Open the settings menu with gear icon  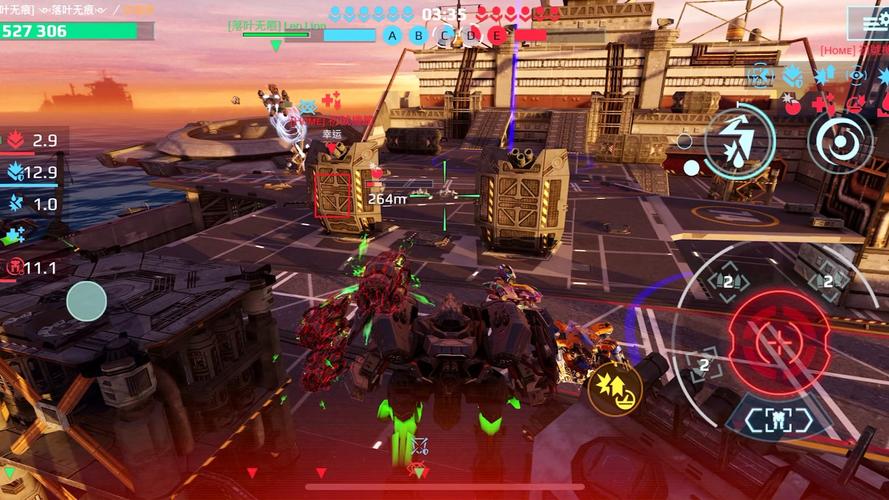868,22
